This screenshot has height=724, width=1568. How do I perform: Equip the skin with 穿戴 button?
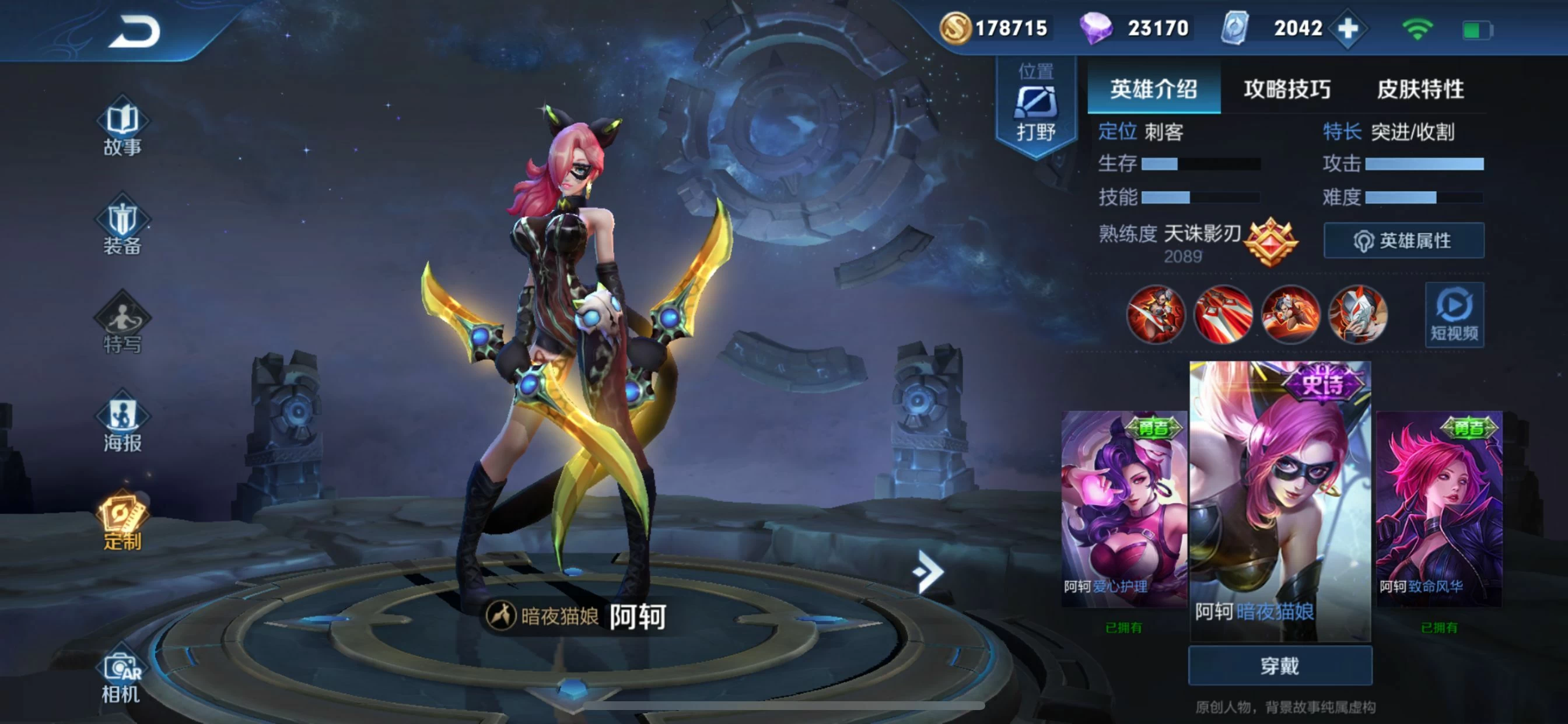[x=1280, y=666]
